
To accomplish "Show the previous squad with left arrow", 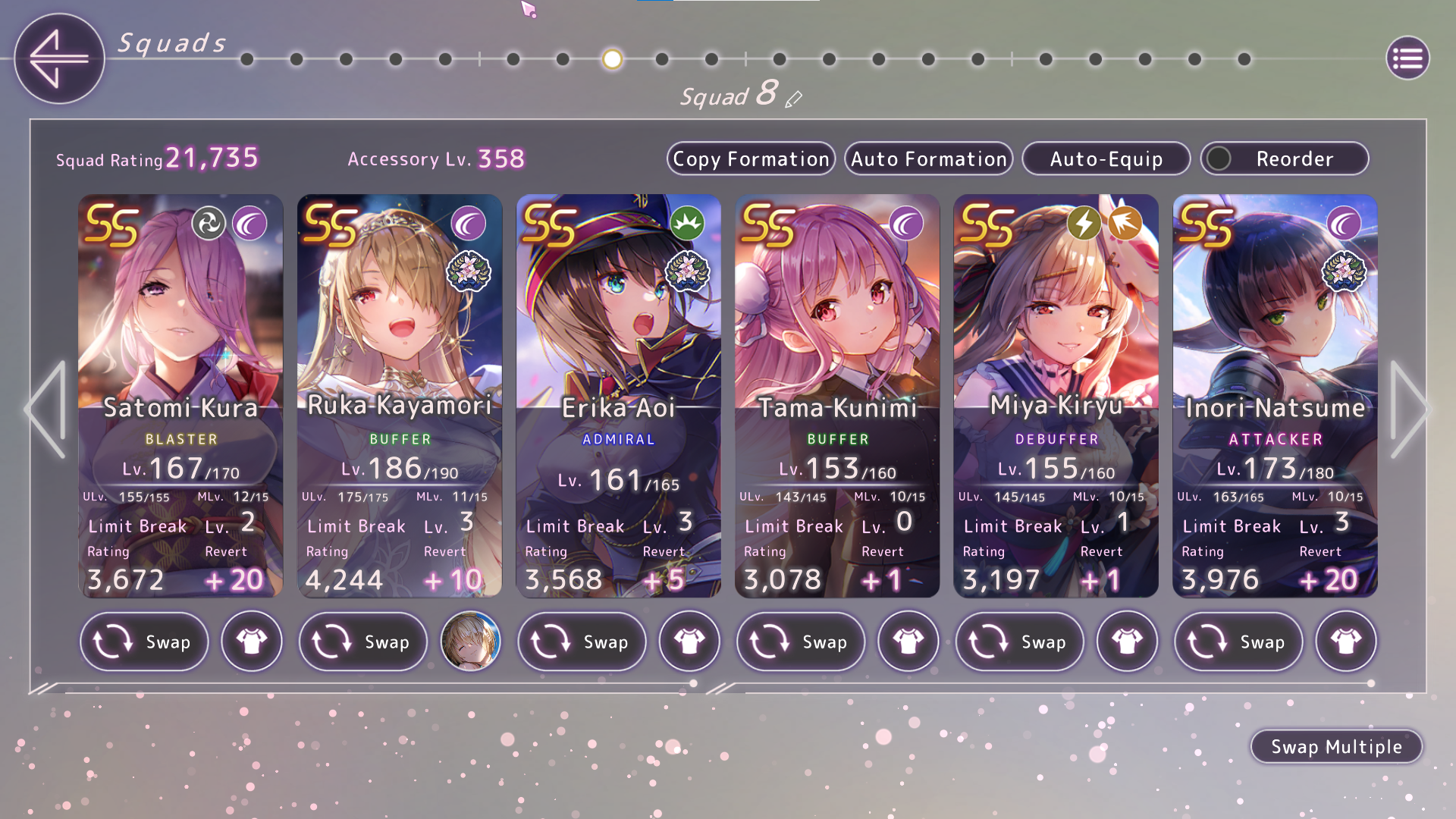I will [x=47, y=409].
